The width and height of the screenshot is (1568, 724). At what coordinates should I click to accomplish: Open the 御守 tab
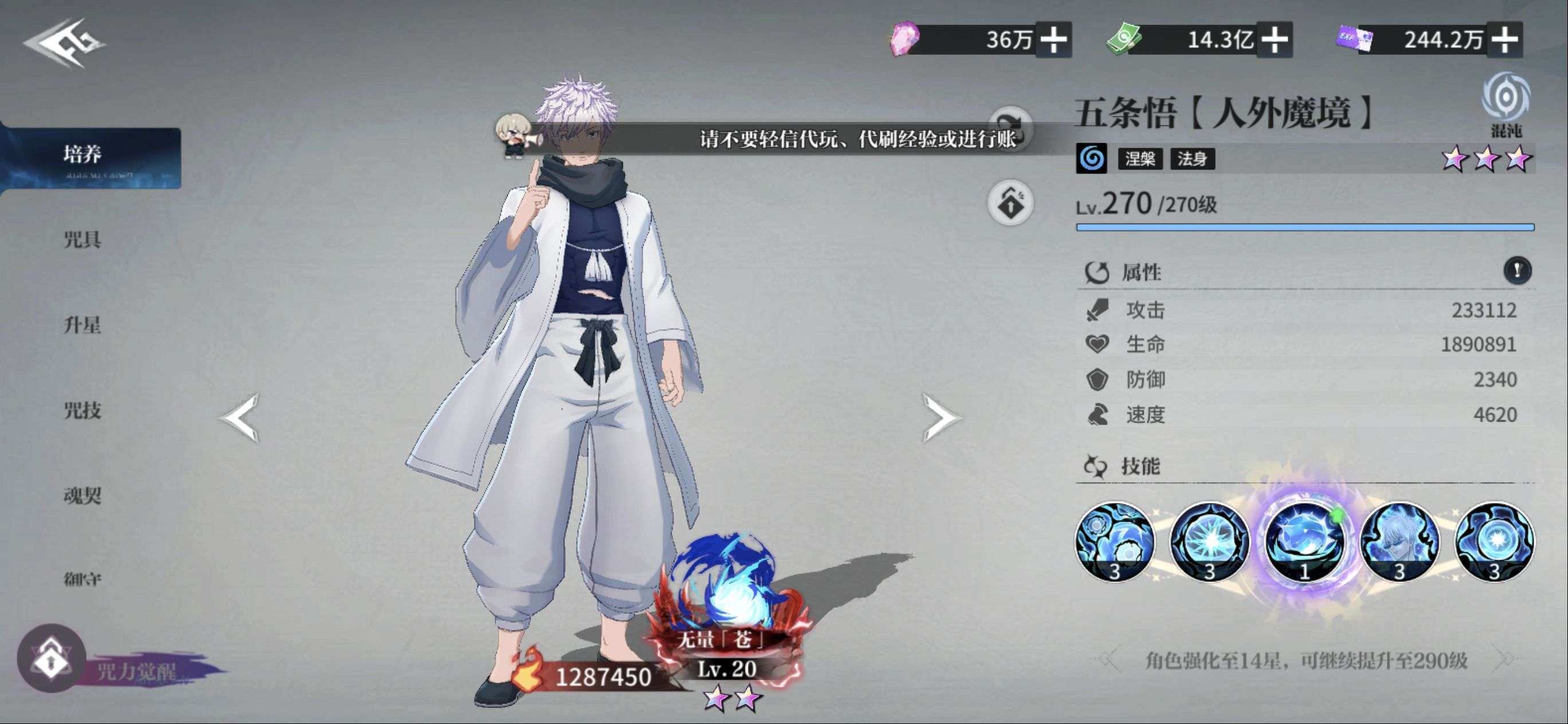click(83, 579)
